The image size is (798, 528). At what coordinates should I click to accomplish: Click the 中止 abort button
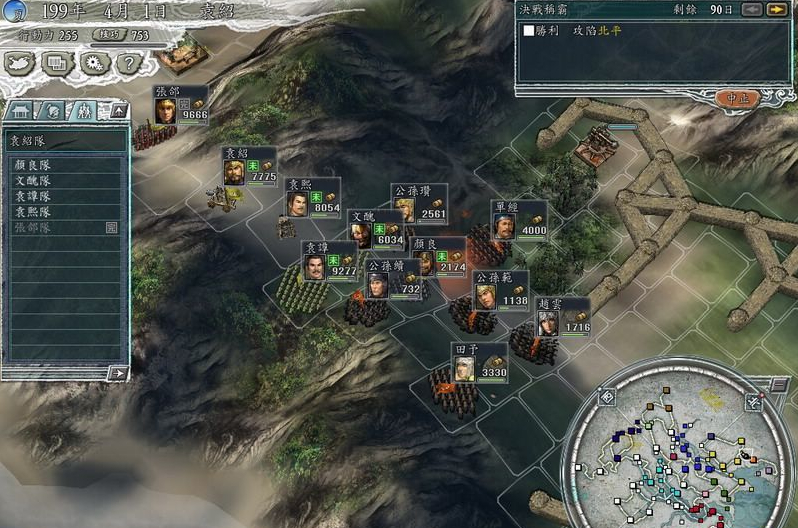tap(738, 98)
